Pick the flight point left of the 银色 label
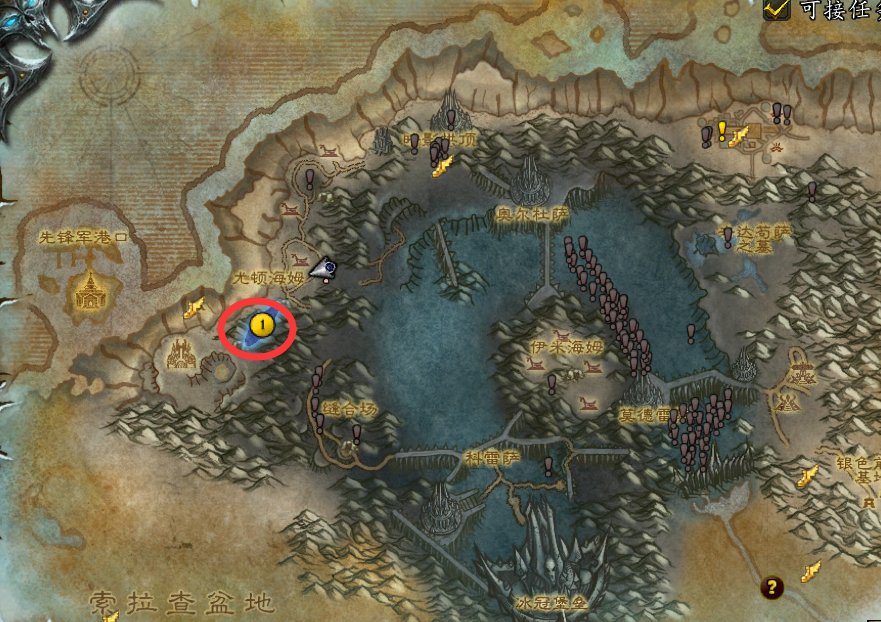This screenshot has height=622, width=881. click(808, 476)
